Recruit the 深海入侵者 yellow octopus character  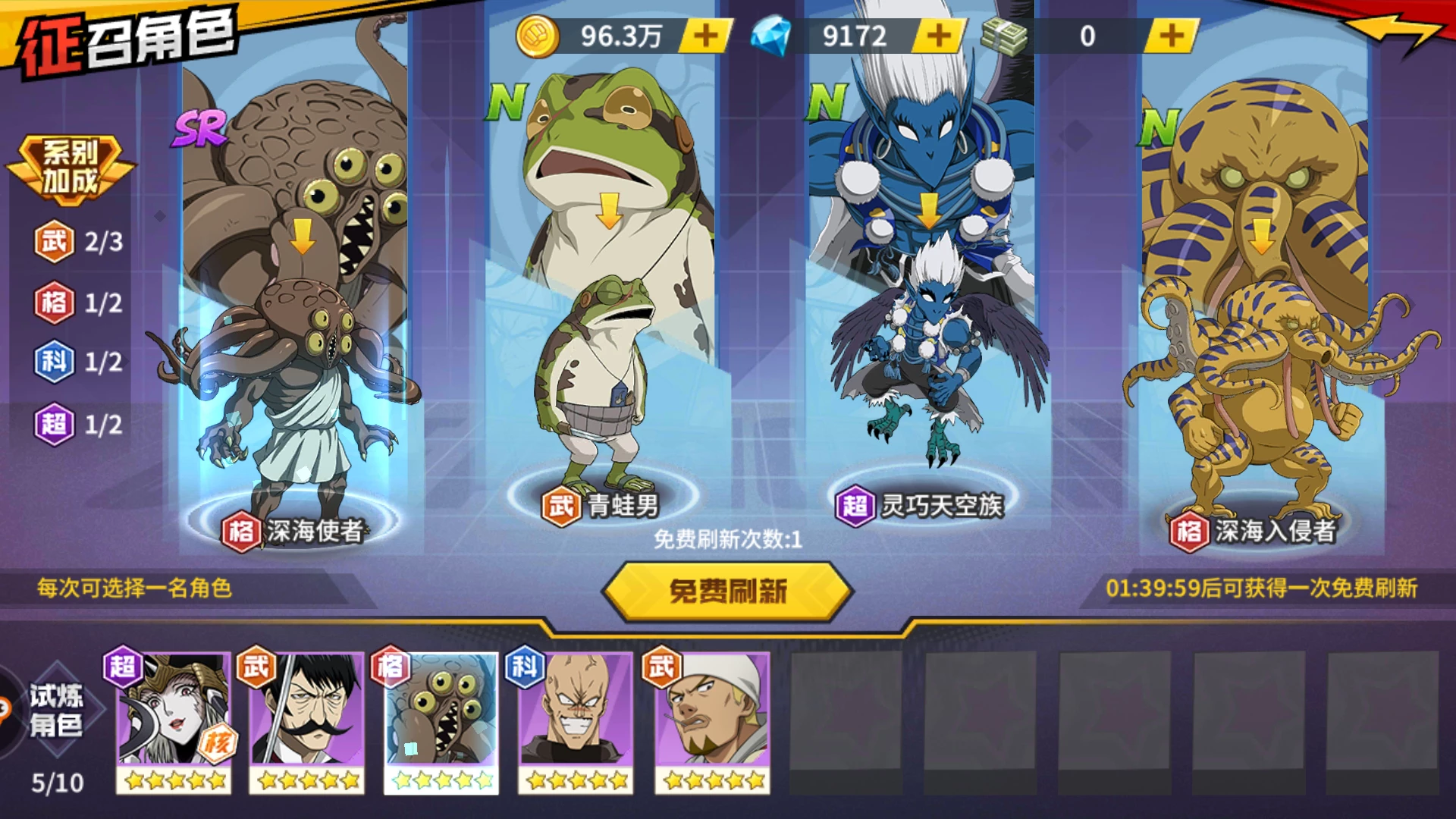point(1255,326)
